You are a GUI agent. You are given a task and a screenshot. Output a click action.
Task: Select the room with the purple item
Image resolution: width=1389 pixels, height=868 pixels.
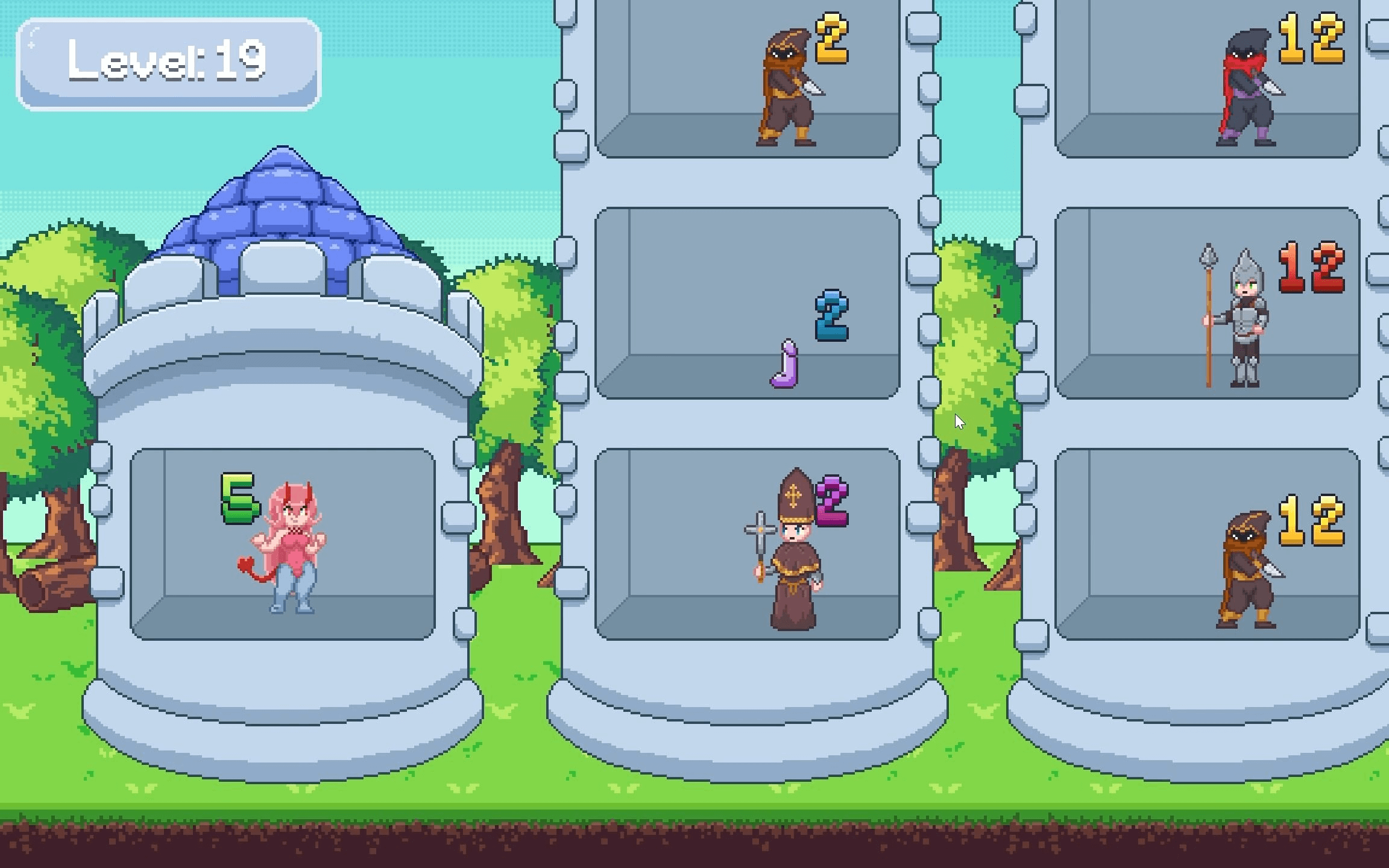[746, 303]
